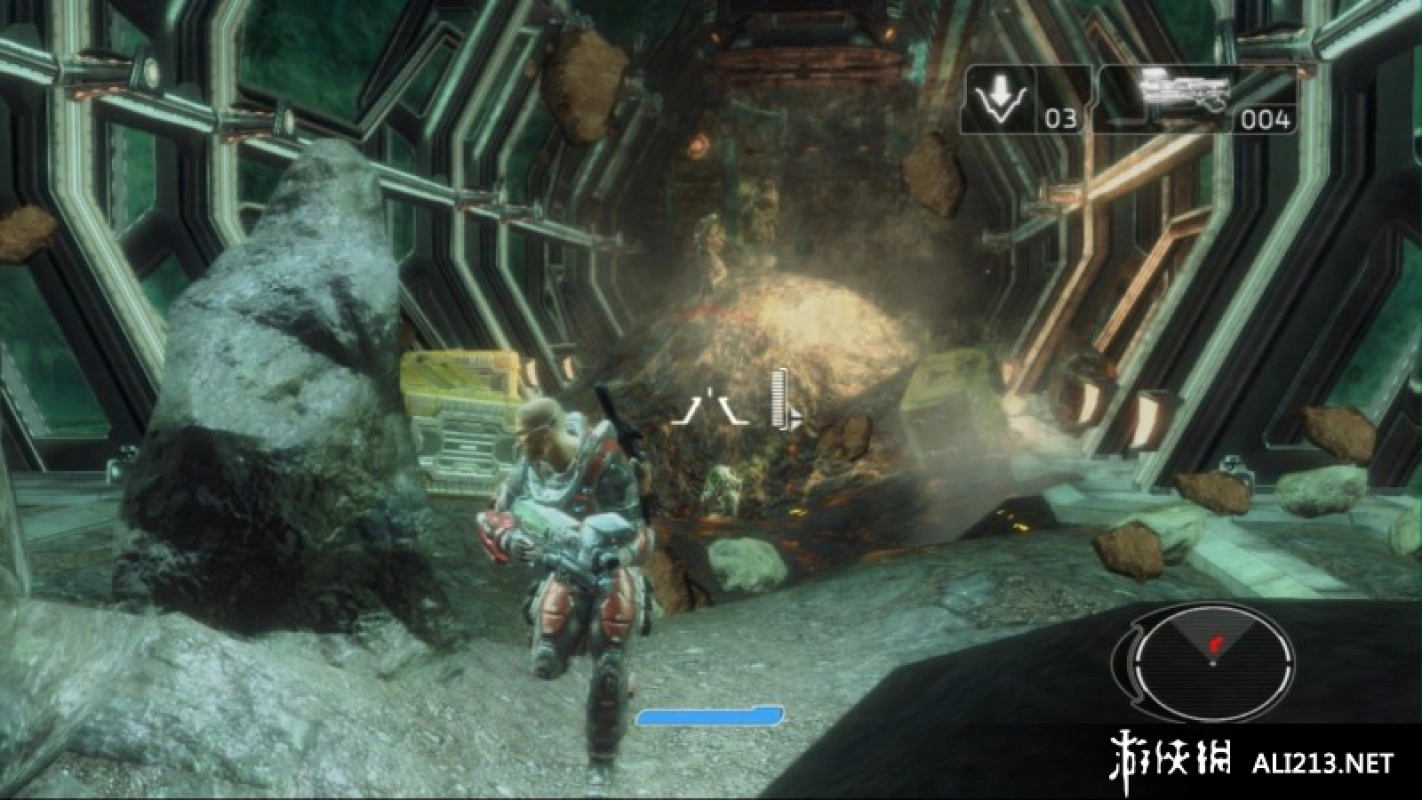Open the oval radar minimap
This screenshot has height=800, width=1422.
click(x=1213, y=661)
